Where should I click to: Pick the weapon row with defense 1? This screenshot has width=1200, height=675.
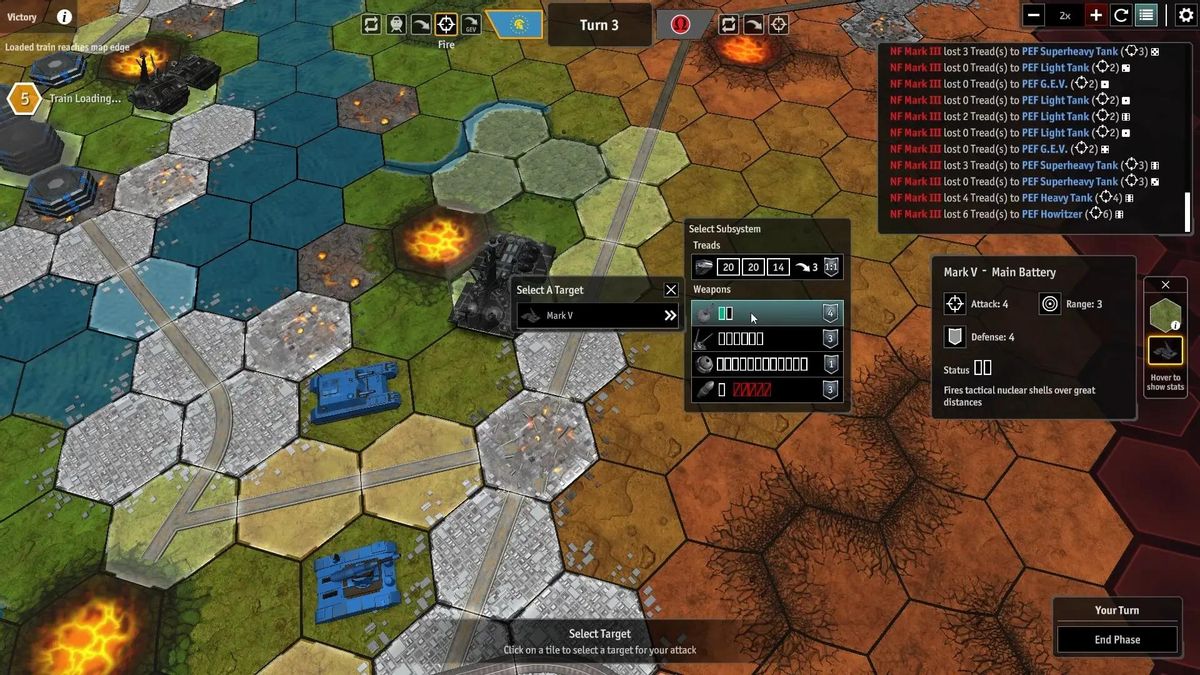coord(767,364)
